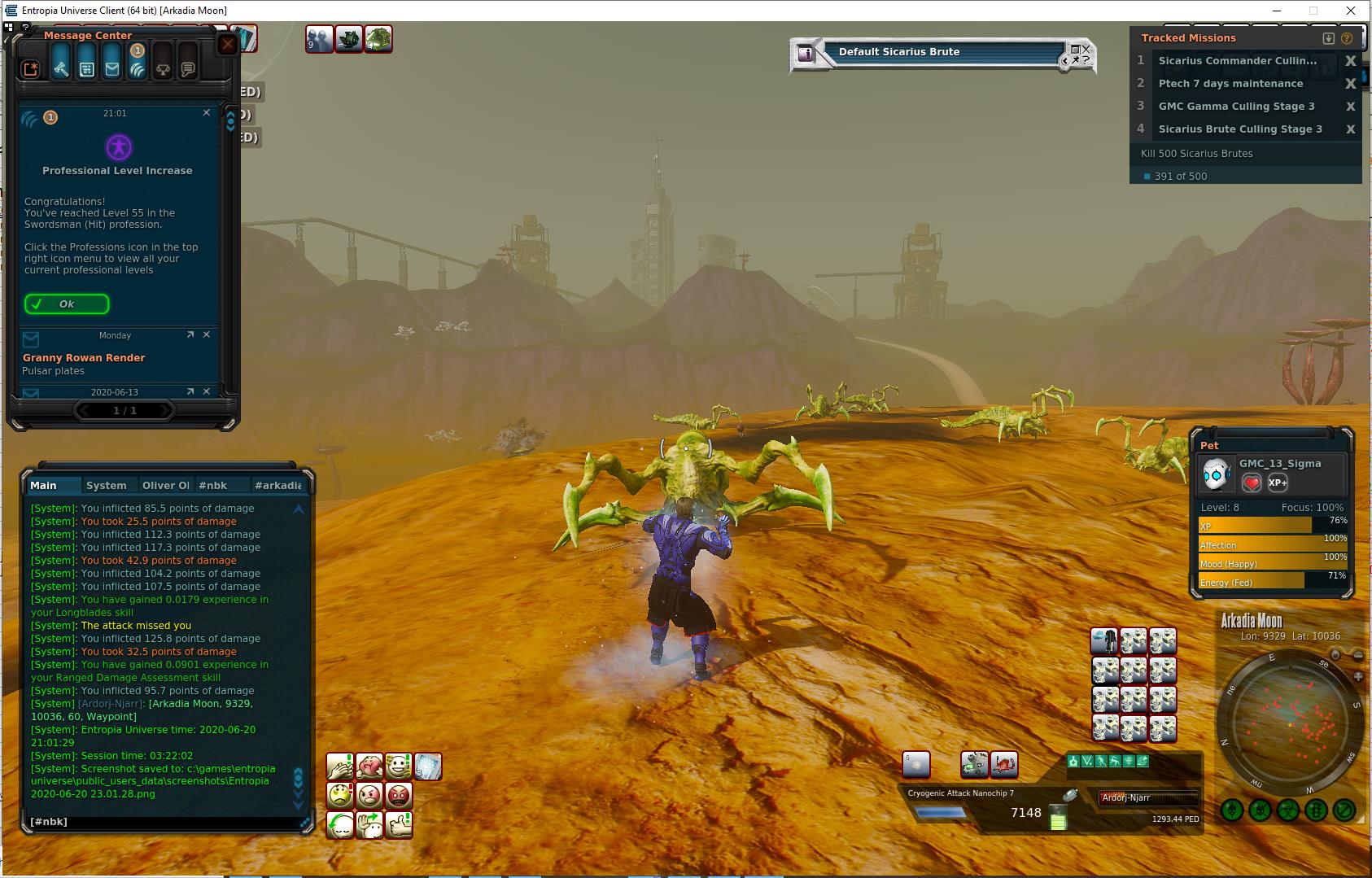Switch to the #nbk chat tab
1372x878 pixels.
coord(213,486)
